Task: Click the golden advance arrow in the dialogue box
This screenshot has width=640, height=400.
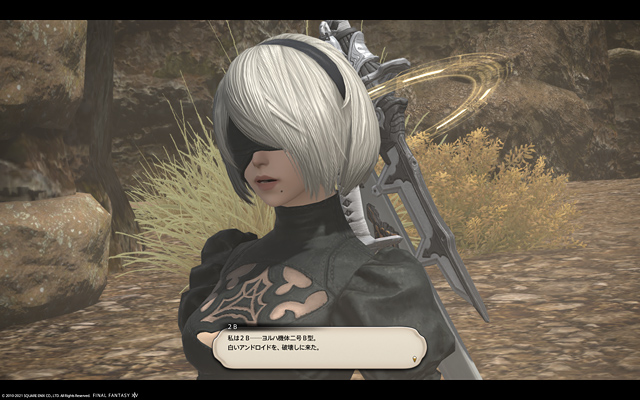Action: tap(415, 357)
